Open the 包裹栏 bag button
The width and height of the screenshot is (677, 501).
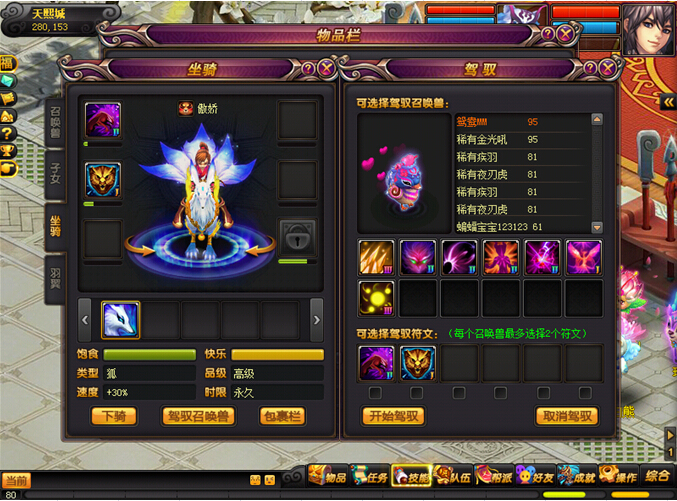281,417
